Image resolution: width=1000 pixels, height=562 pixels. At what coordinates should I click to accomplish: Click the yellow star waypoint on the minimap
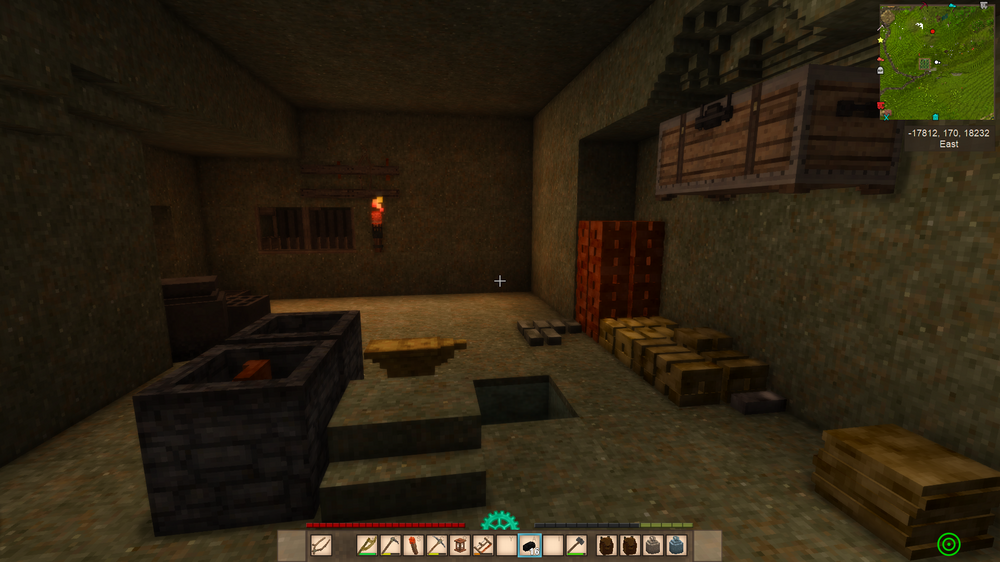pyautogui.click(x=881, y=39)
